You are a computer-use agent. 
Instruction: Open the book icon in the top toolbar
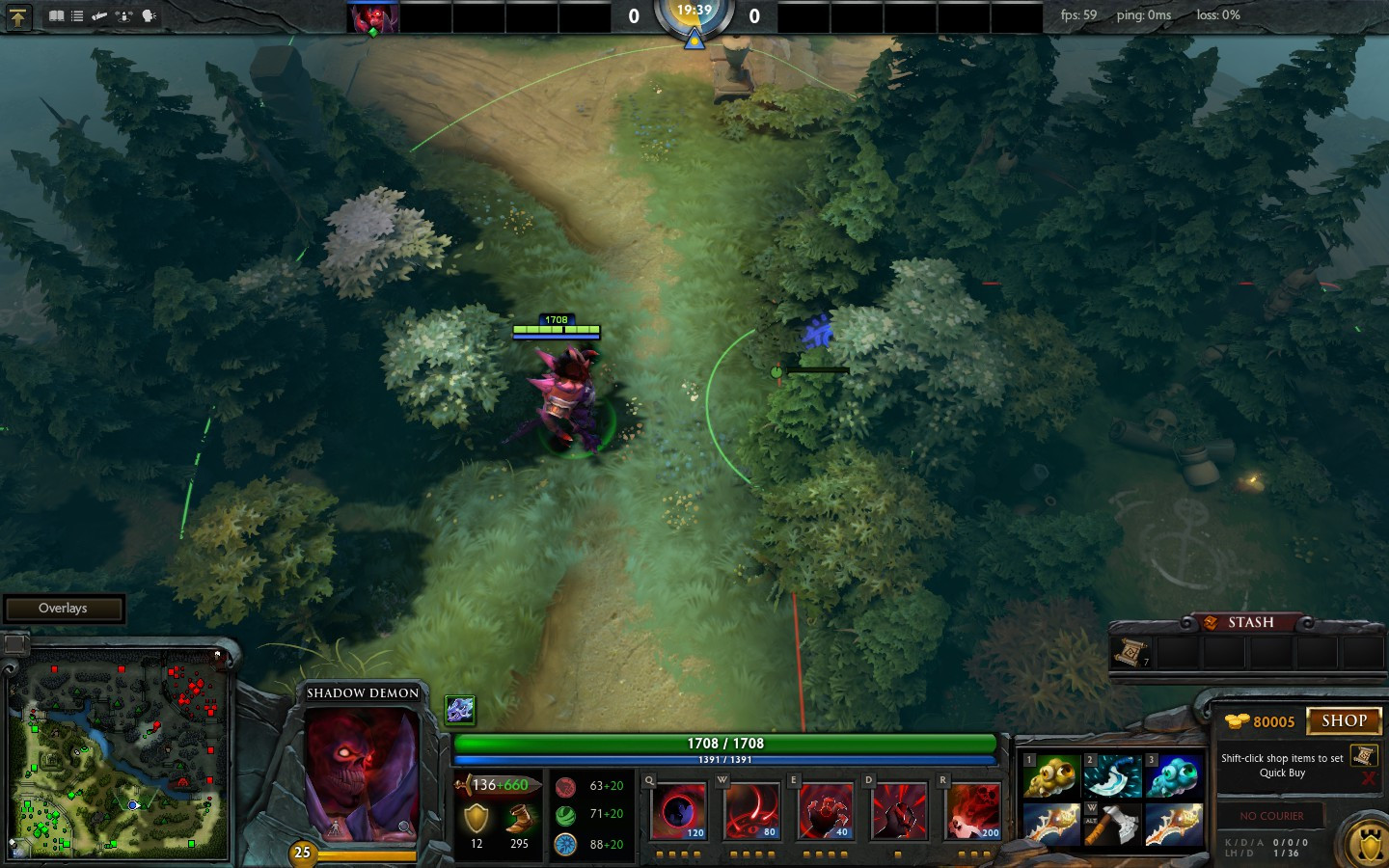[x=57, y=16]
